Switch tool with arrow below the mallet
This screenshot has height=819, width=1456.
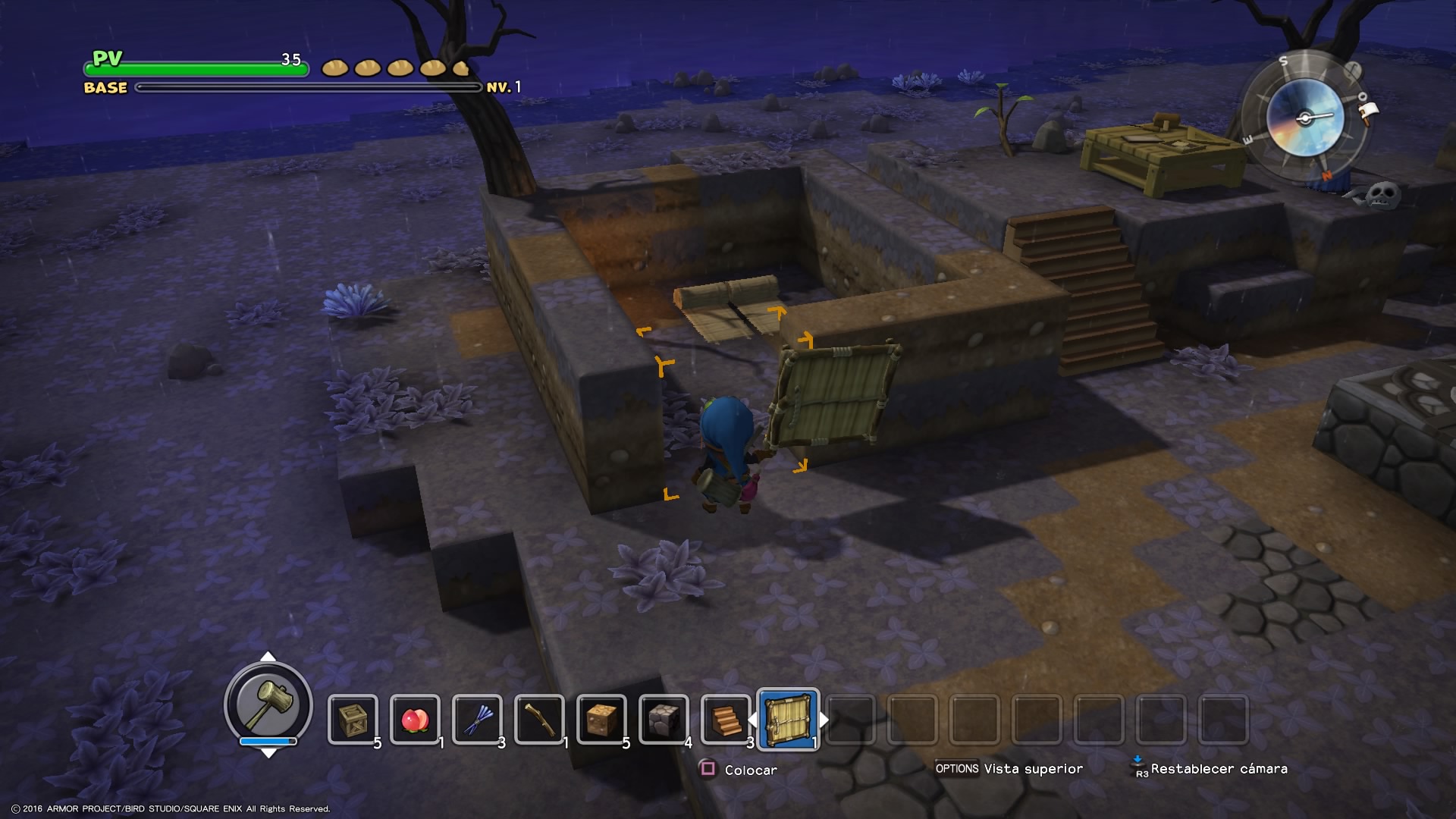[268, 753]
